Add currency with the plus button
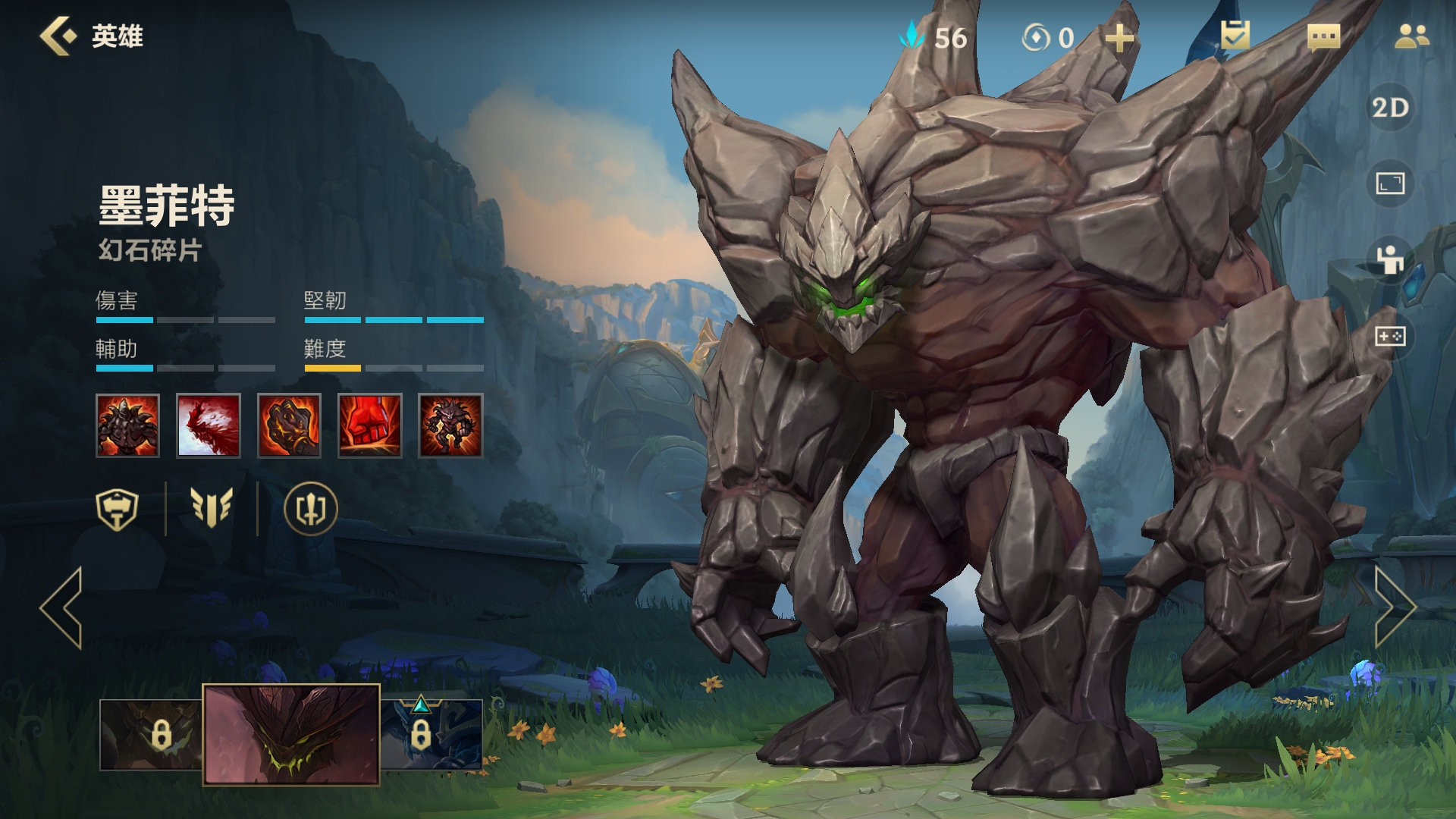The height and width of the screenshot is (819, 1456). (x=1119, y=37)
